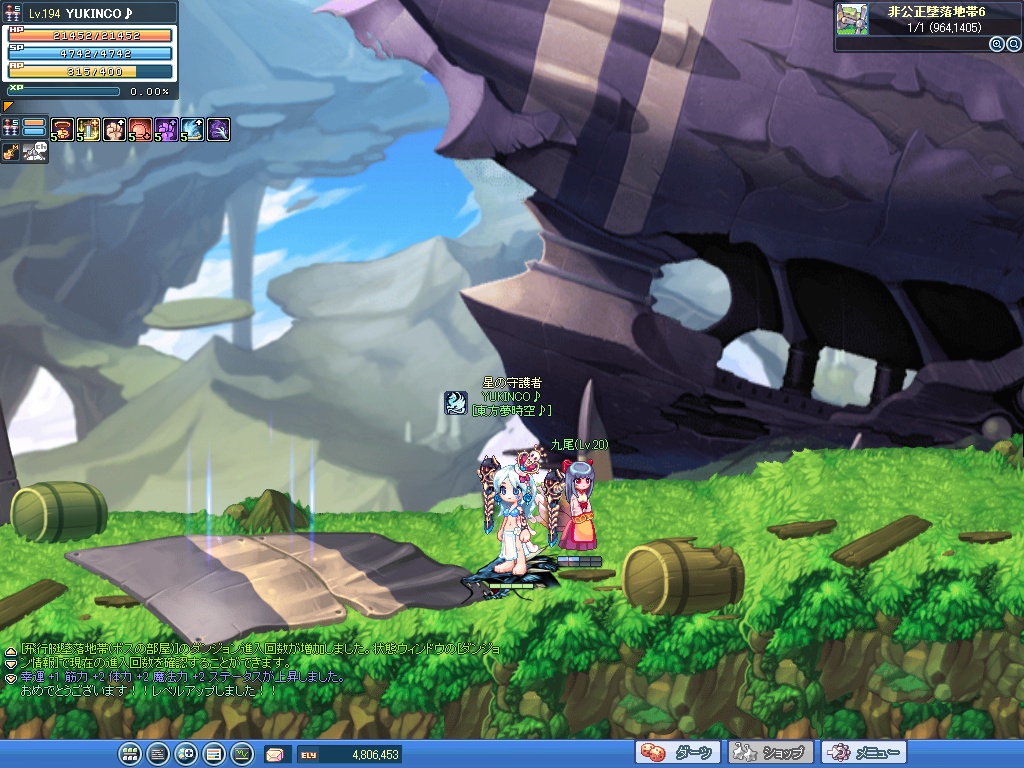The image size is (1024, 768).
Task: Click the guitar icon marked M
Action: coord(11,152)
